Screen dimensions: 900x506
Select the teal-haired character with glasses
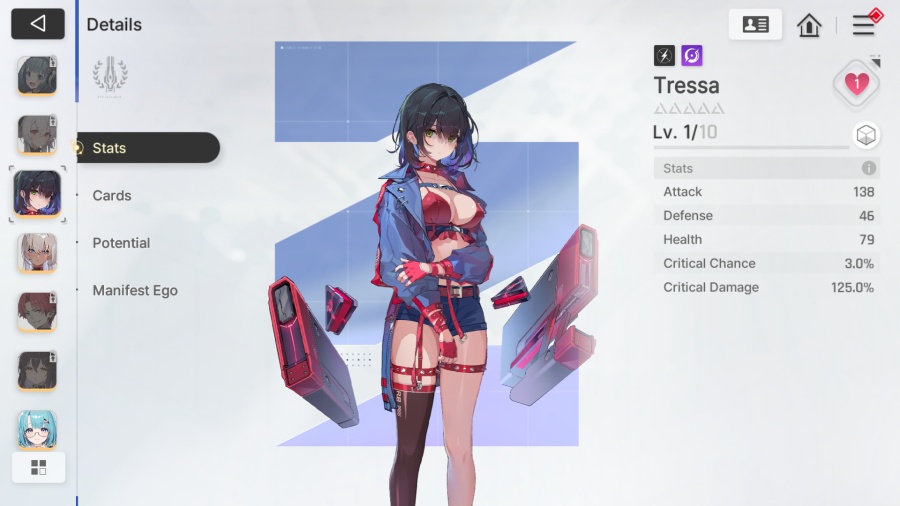click(37, 430)
